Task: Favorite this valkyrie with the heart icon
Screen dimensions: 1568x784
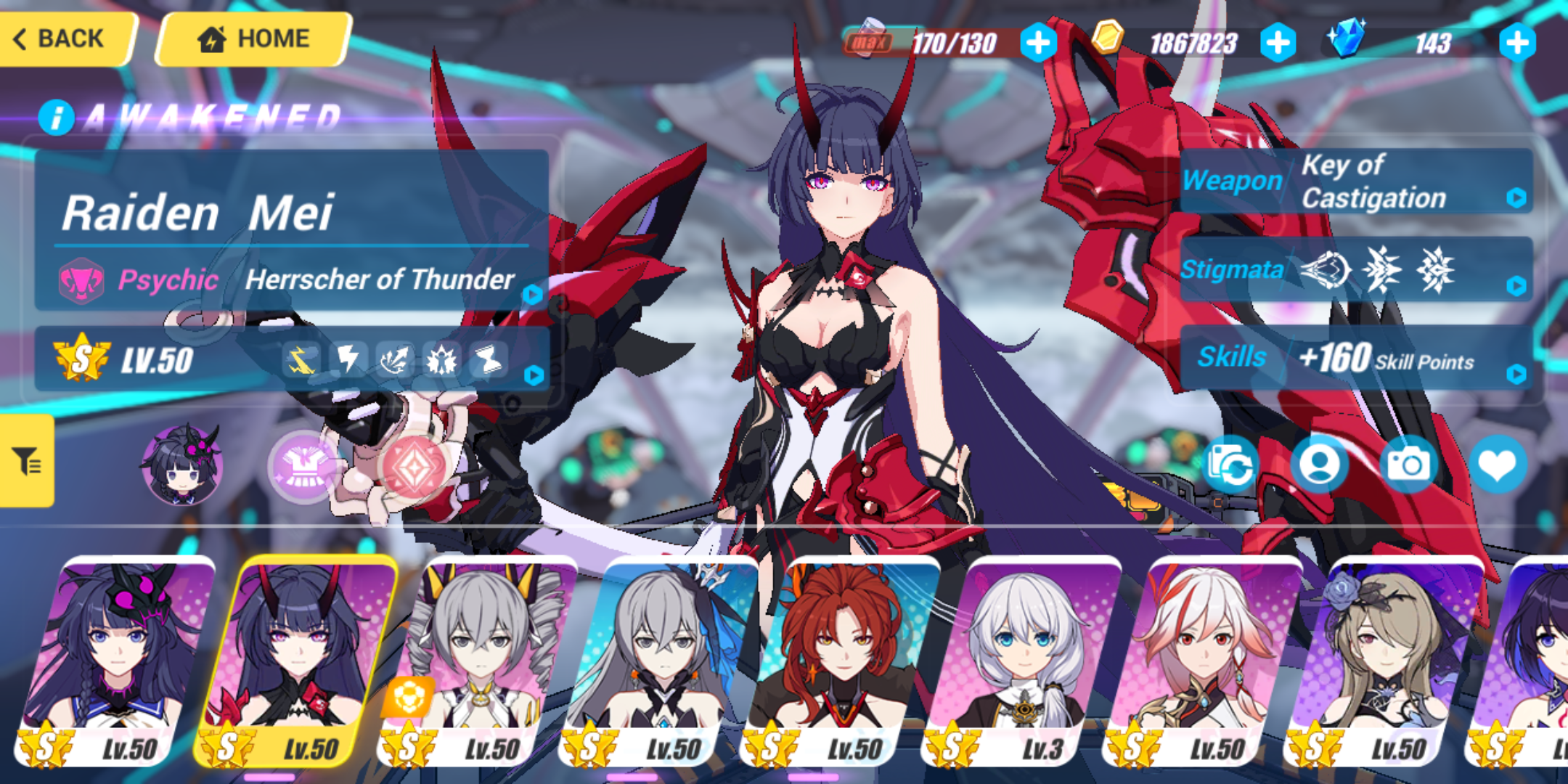Action: pos(1498,465)
